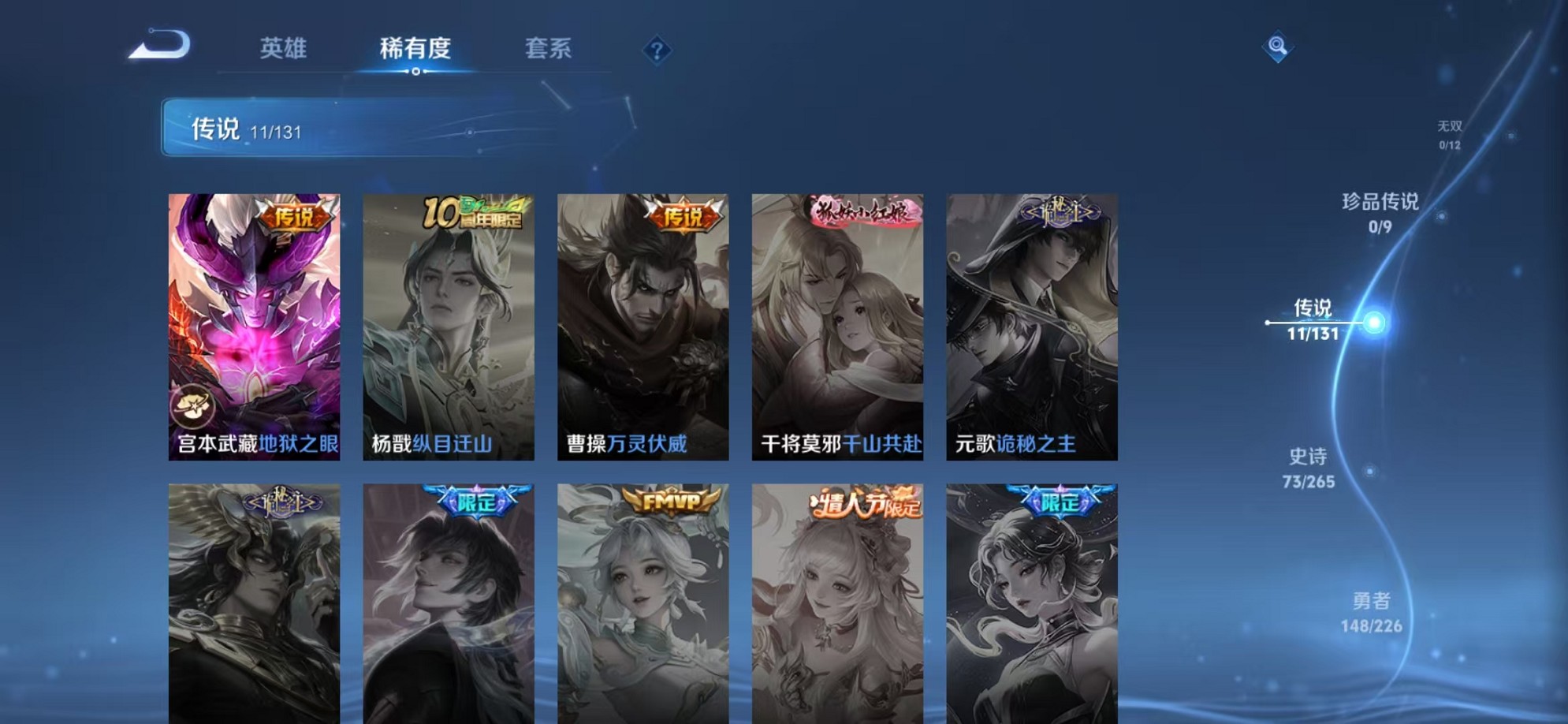This screenshot has width=1568, height=724.
Task: Switch to the 套系 tab
Action: tap(550, 49)
